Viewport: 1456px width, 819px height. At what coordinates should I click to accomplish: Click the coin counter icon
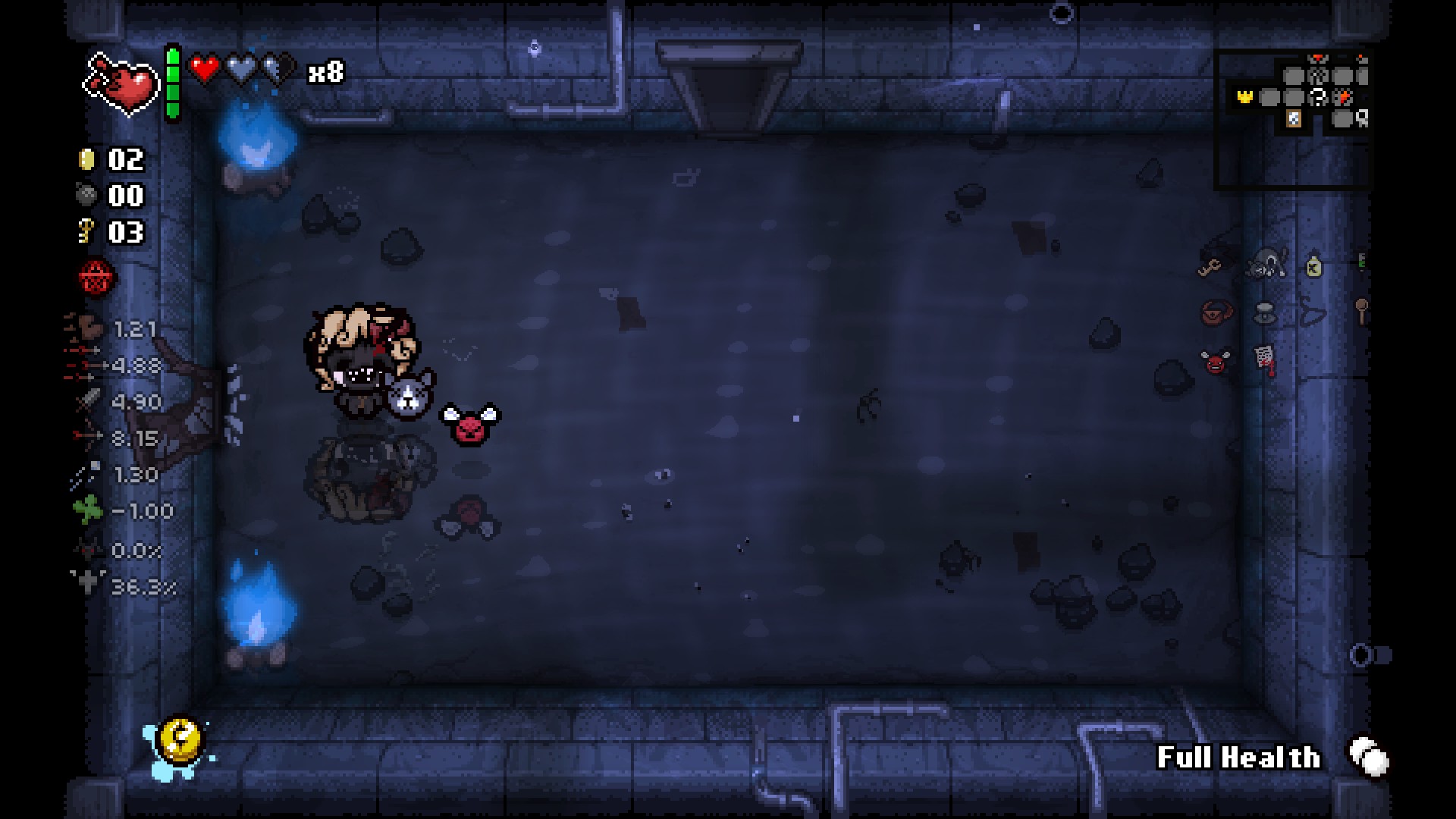86,159
